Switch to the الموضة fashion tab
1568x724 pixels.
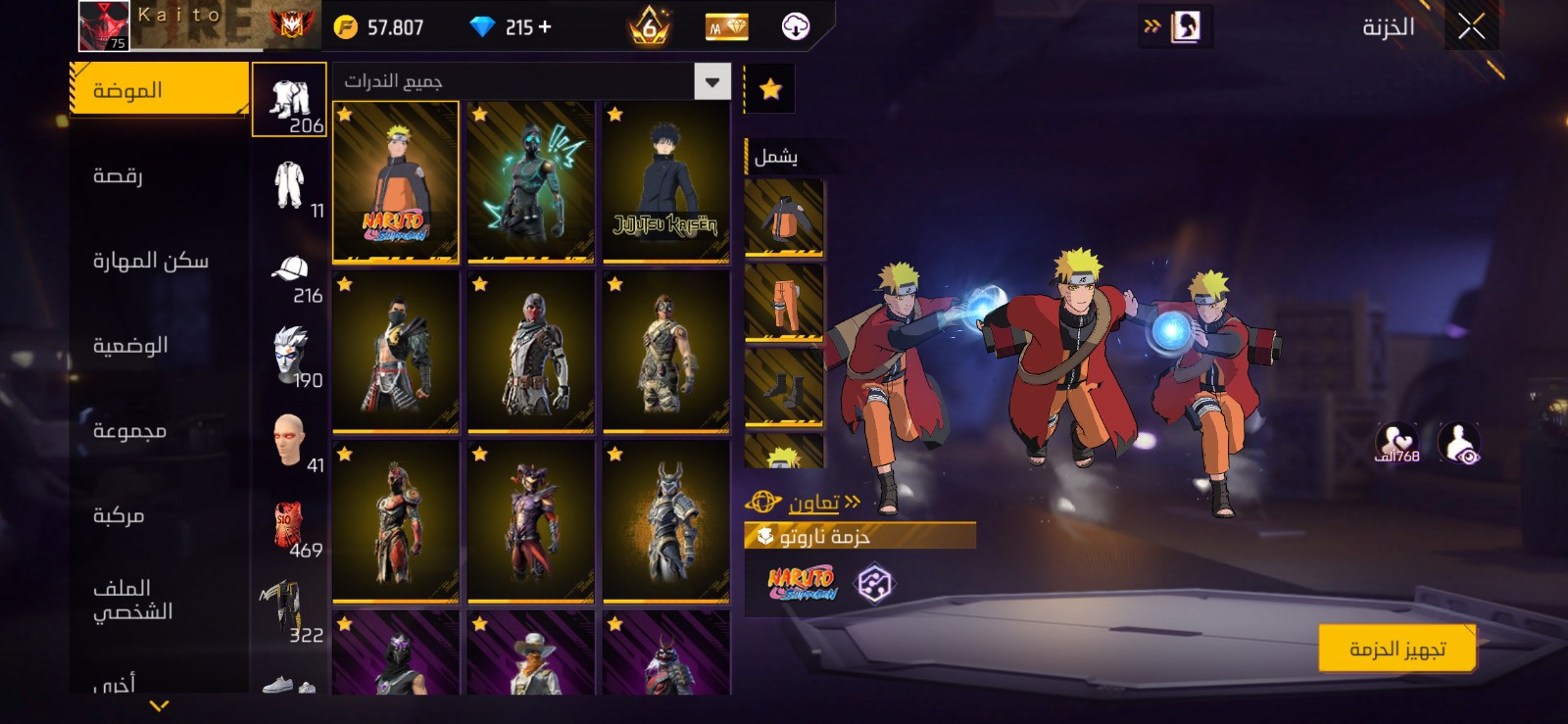(158, 90)
